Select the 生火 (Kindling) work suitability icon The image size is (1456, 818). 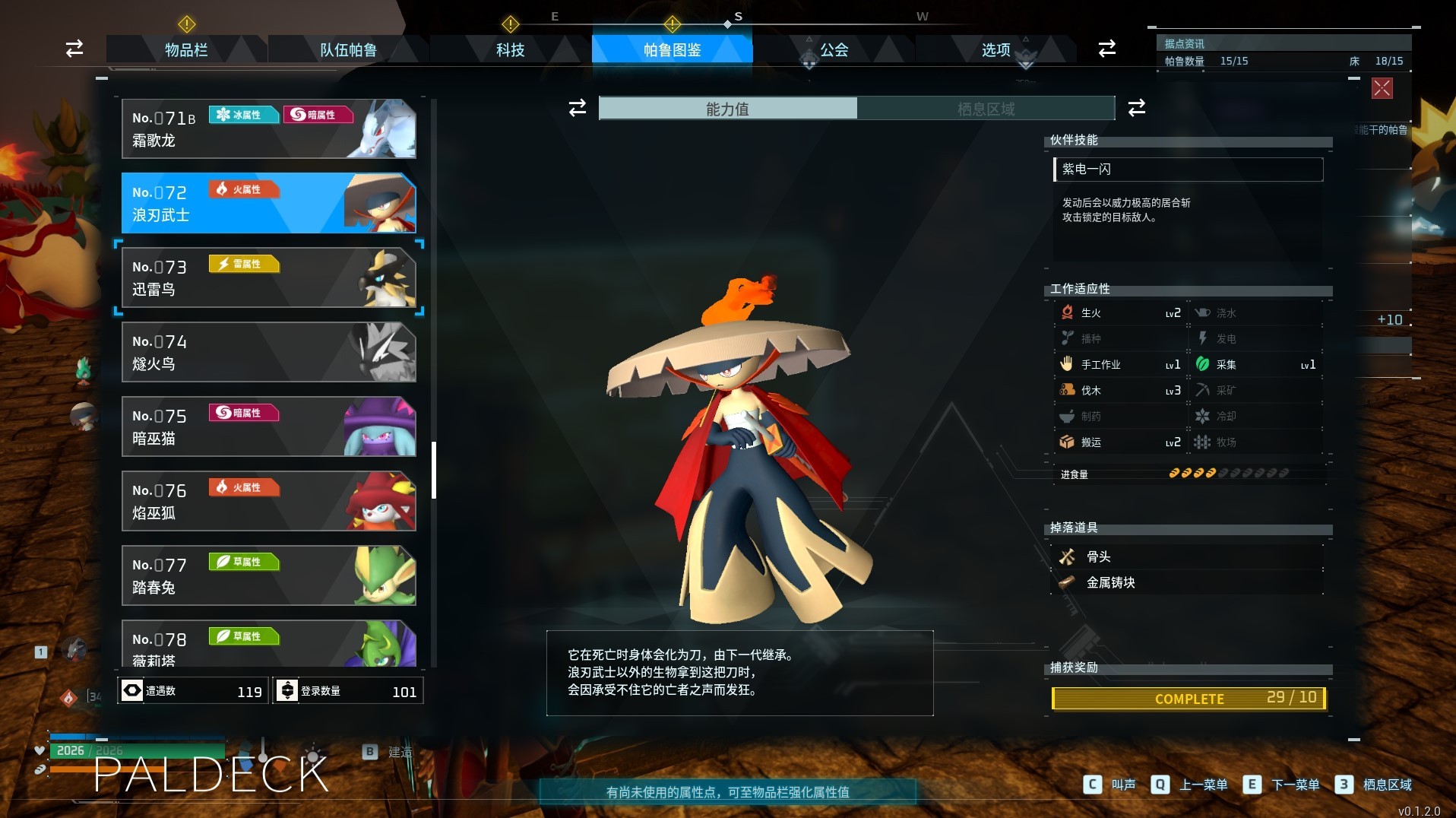(x=1067, y=312)
